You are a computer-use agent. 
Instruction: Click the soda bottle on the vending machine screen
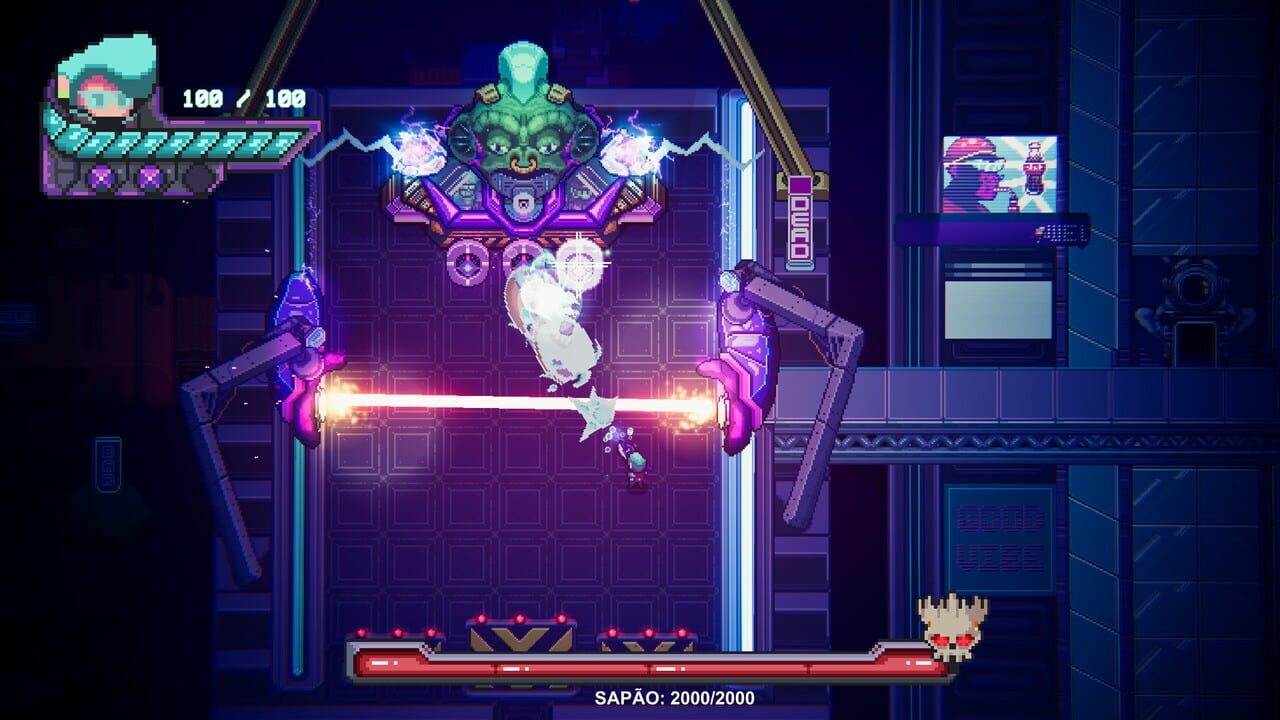tap(1033, 168)
